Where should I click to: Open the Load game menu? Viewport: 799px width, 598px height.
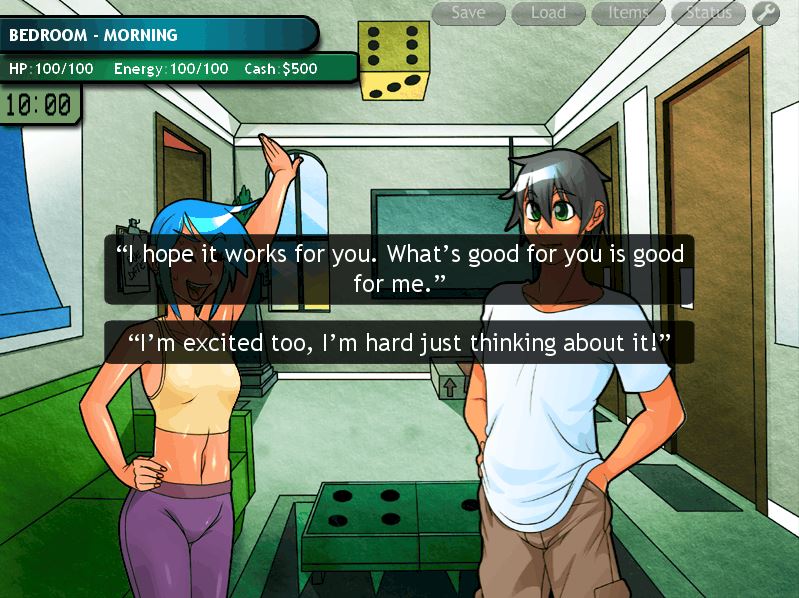[548, 13]
